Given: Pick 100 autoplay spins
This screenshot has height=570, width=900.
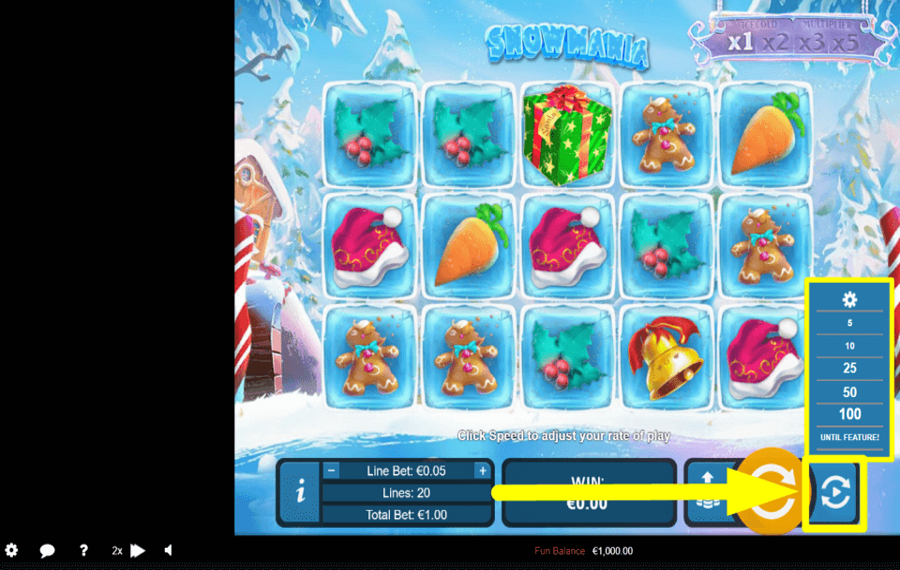Looking at the screenshot, I should coord(850,414).
